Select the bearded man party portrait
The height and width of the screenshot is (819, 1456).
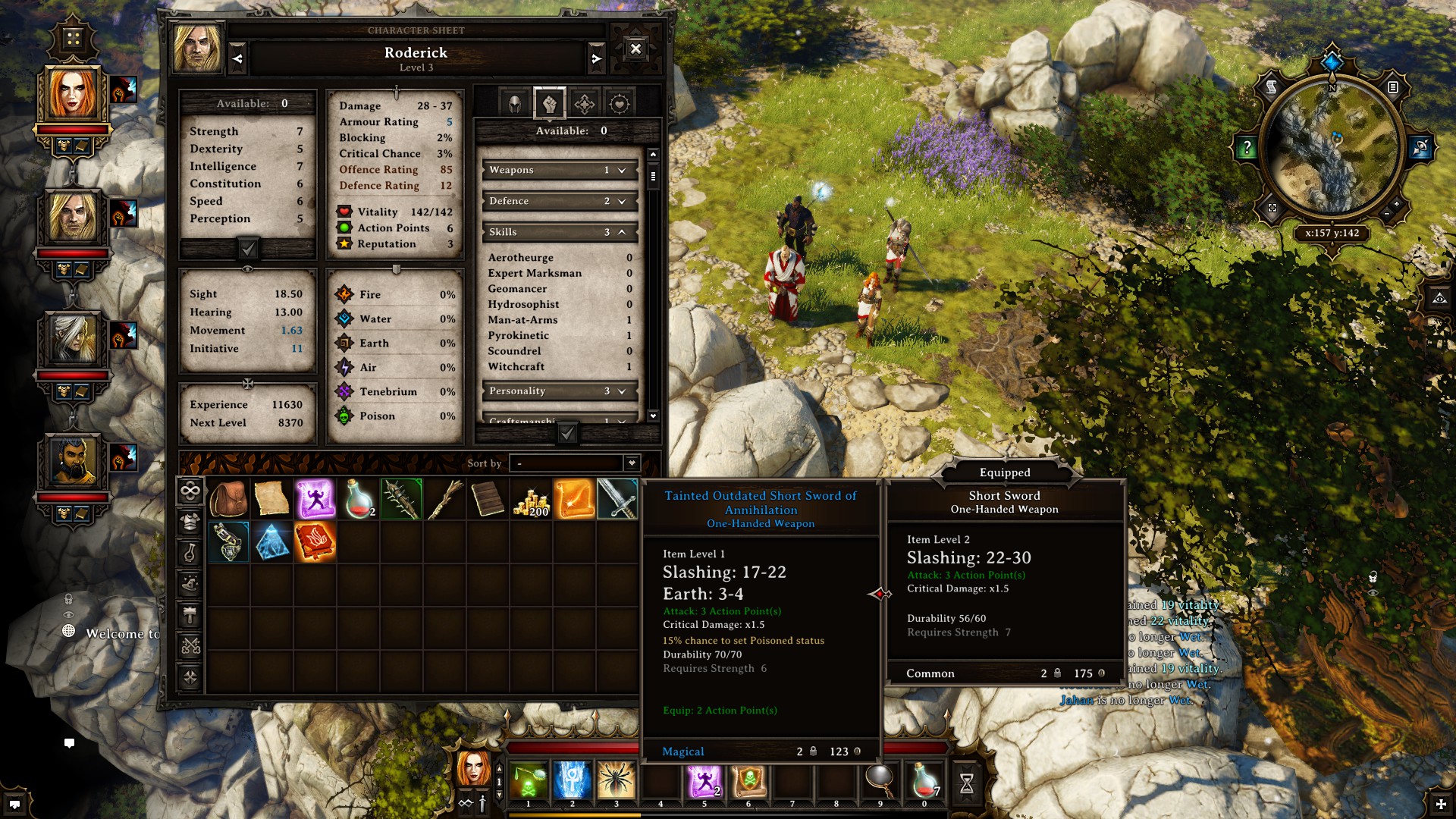coord(74,460)
